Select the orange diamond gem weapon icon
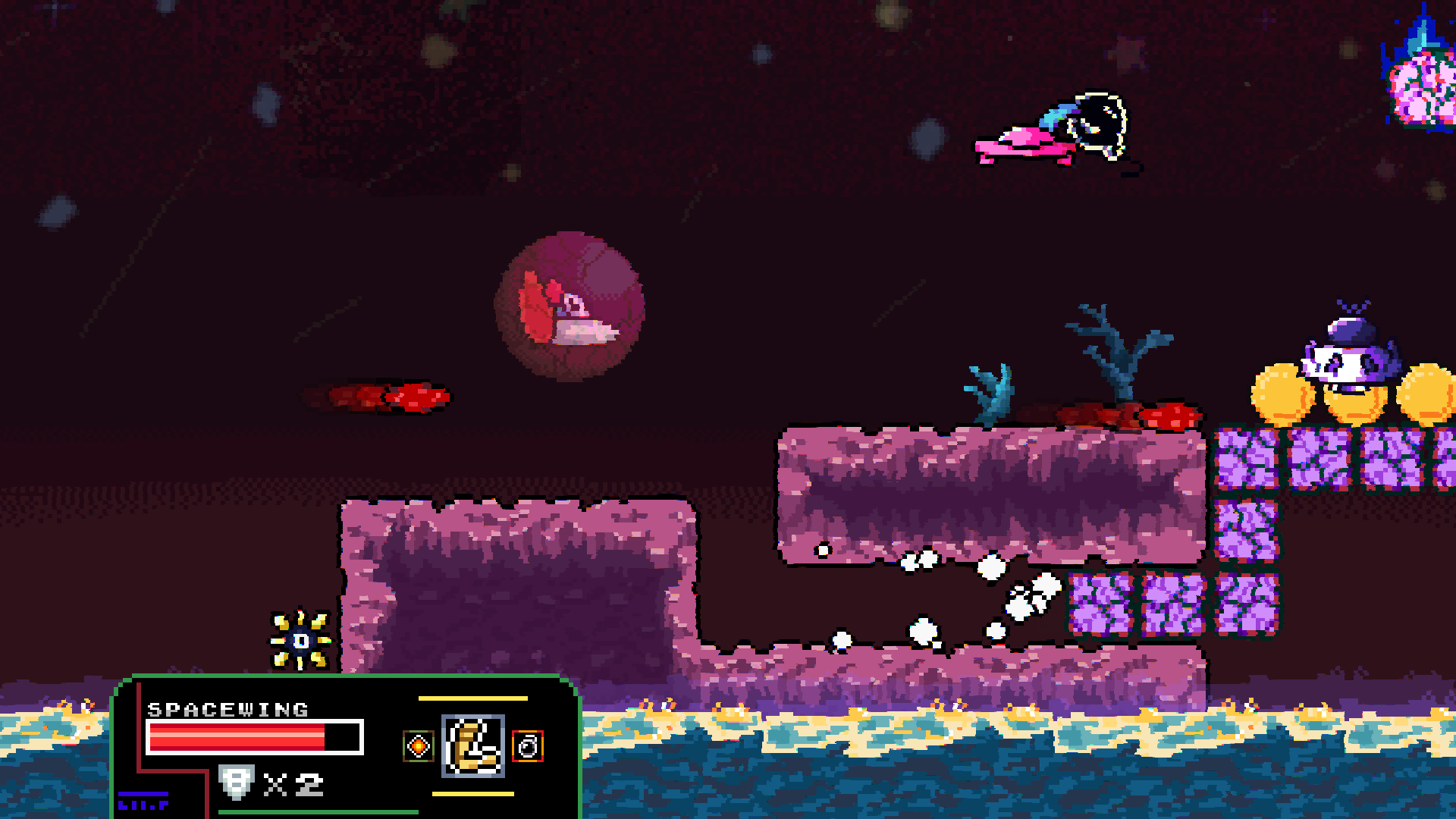Image resolution: width=1456 pixels, height=819 pixels. (x=418, y=746)
